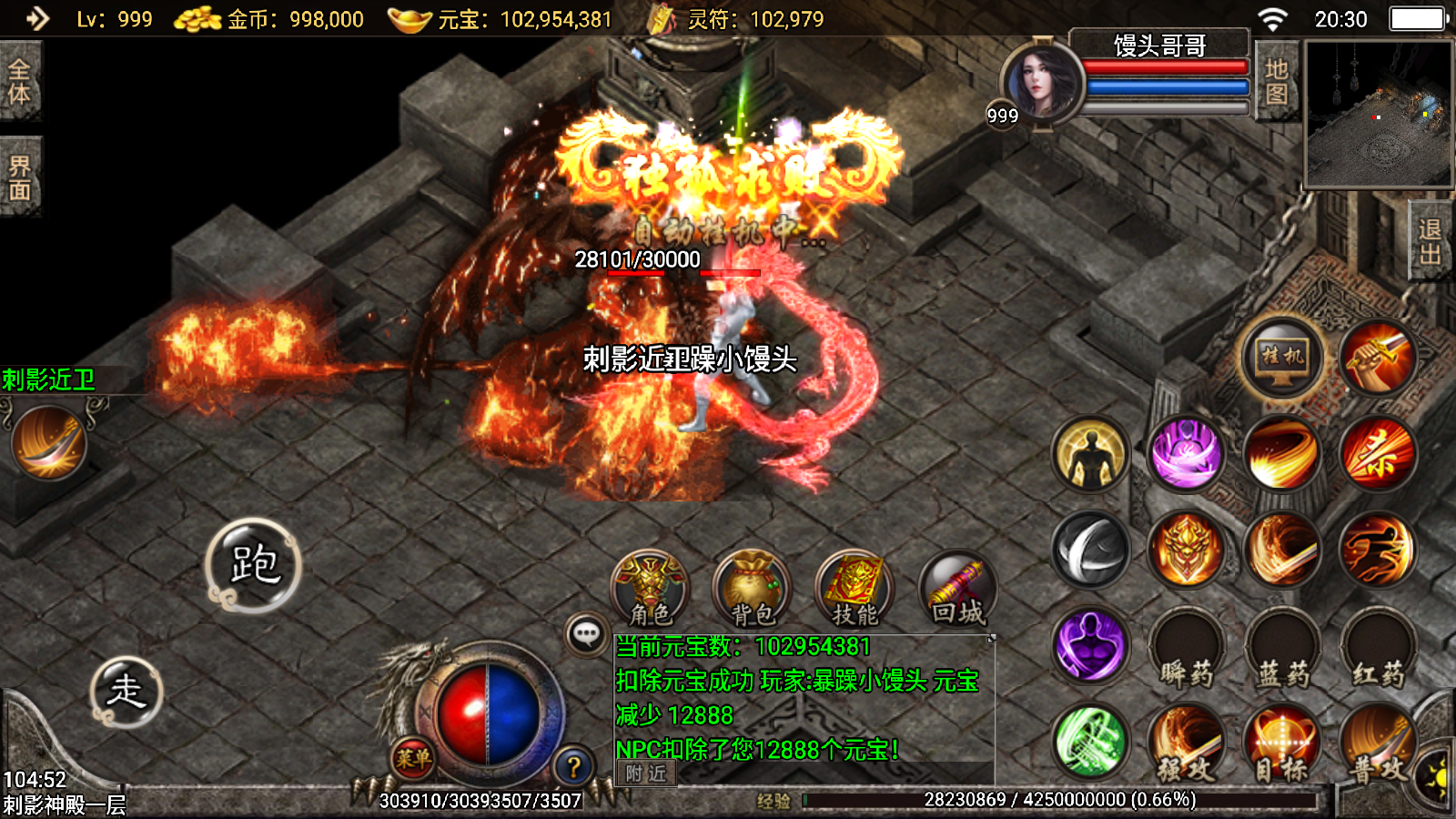
Task: Open the chat speech bubble button
Action: click(x=587, y=633)
